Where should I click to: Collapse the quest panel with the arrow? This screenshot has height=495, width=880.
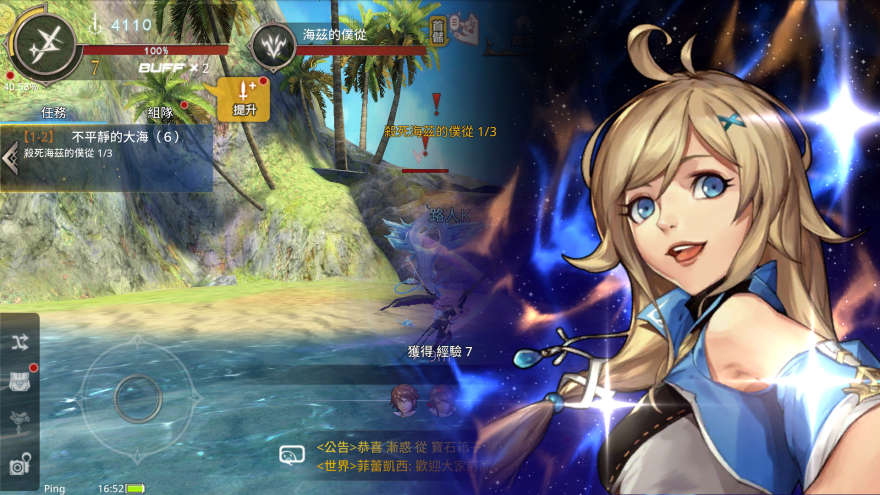tap(9, 162)
